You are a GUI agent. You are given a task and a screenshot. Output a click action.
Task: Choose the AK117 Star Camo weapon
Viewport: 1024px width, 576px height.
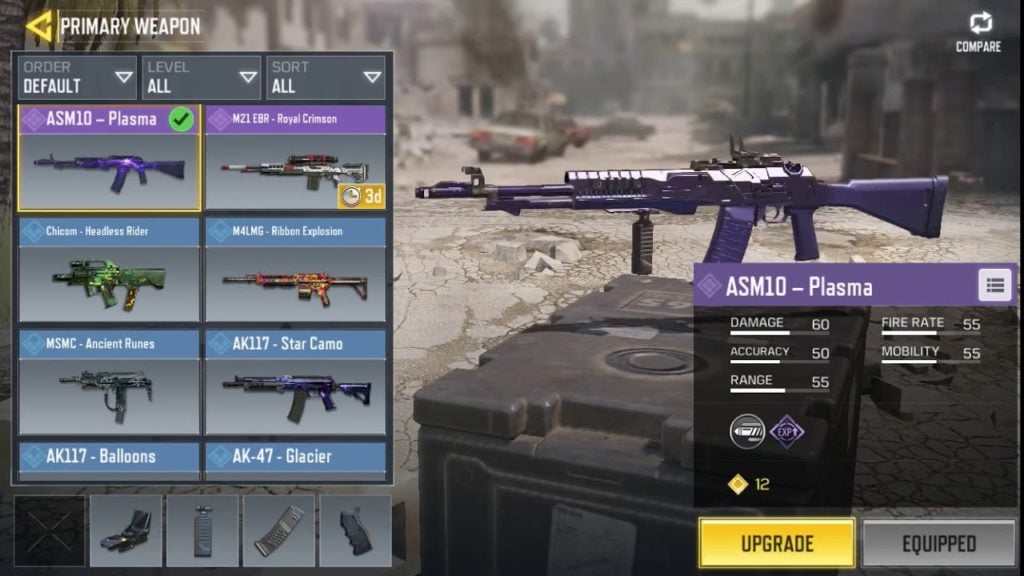[296, 383]
